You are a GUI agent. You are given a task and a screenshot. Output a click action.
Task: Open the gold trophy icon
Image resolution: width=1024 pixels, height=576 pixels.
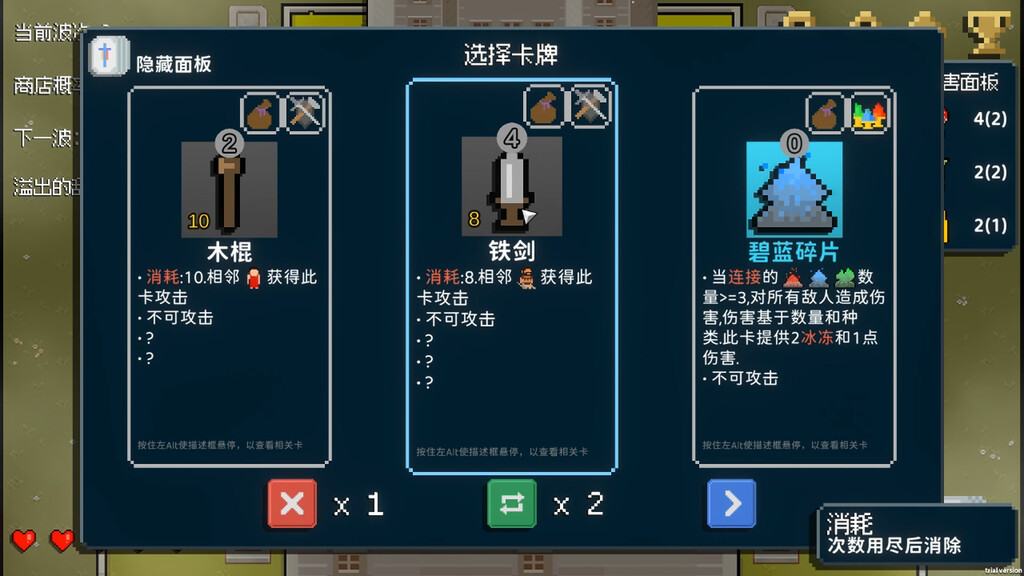[x=988, y=32]
